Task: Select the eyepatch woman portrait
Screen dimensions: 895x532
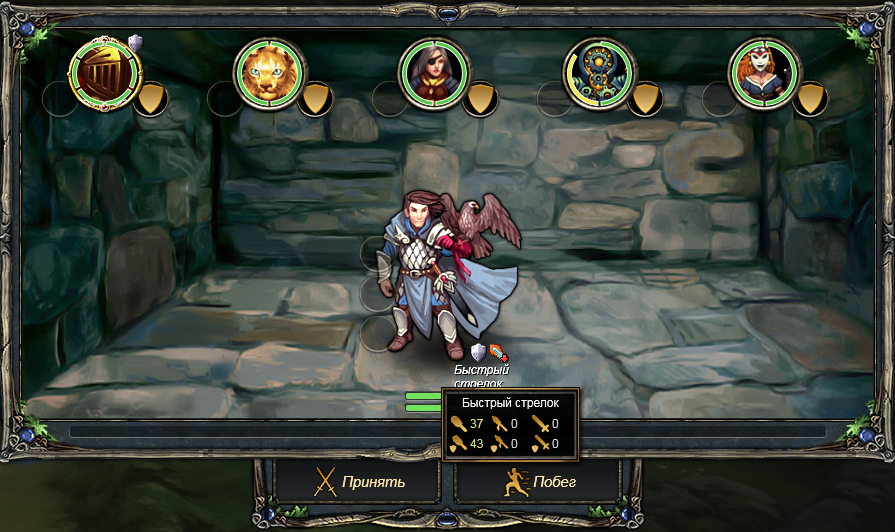Action: [434, 73]
